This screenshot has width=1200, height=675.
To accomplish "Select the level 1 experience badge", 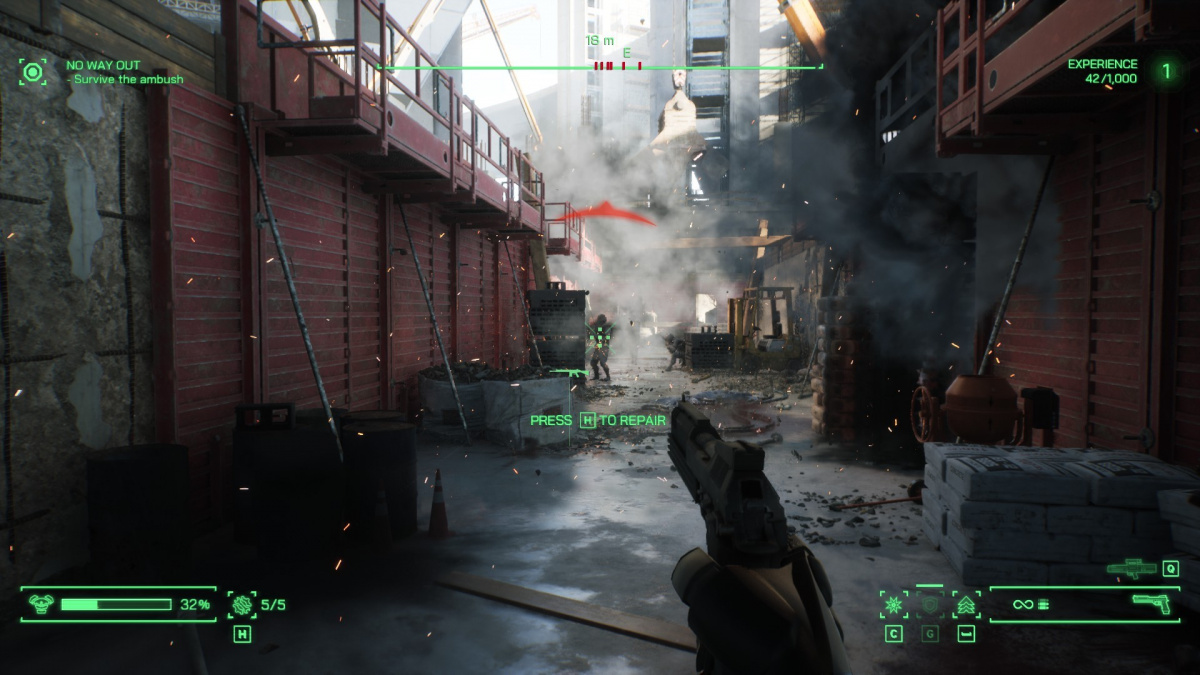I will [x=1165, y=71].
